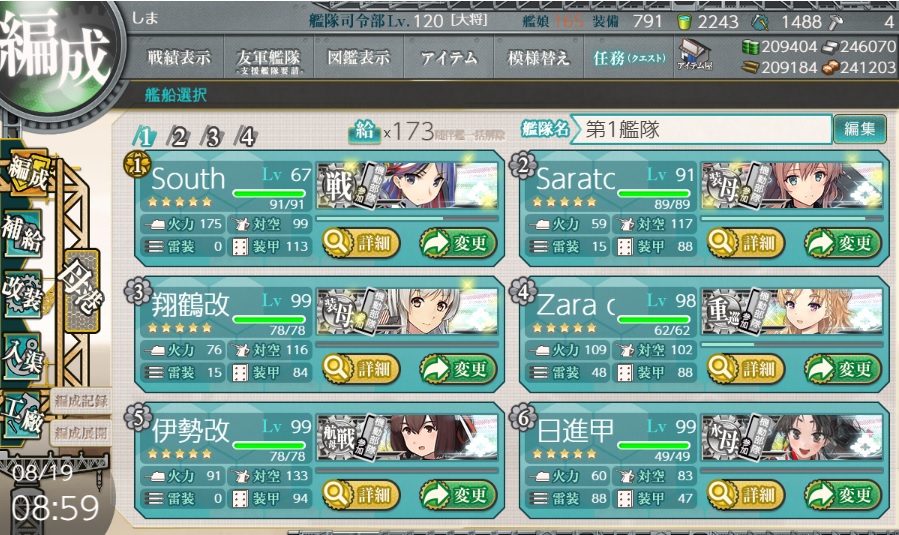Screen dimensions: 899x535
Task: Open the 模様替え furniture menu
Action: pos(538,58)
